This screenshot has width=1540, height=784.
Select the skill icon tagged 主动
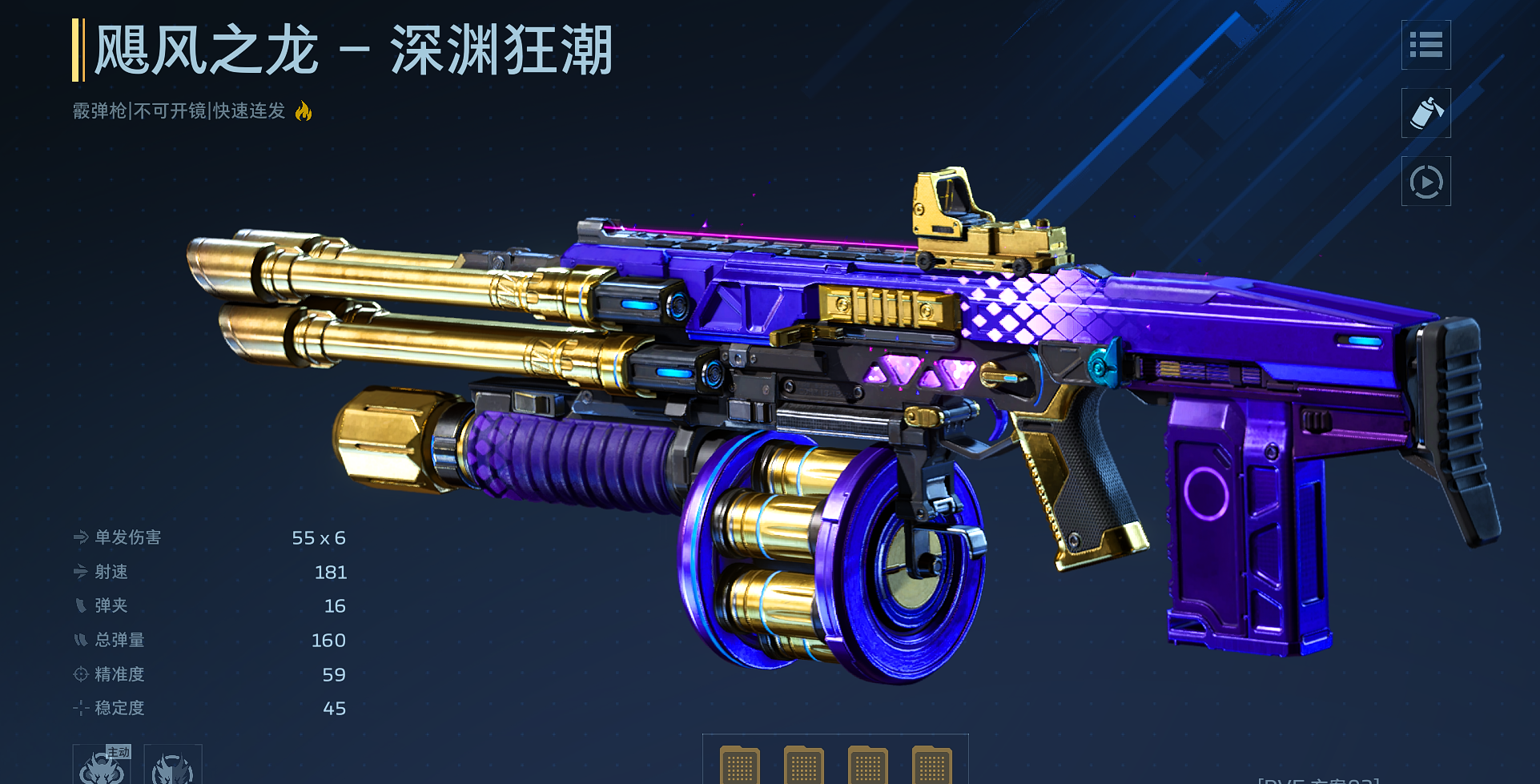[x=102, y=766]
